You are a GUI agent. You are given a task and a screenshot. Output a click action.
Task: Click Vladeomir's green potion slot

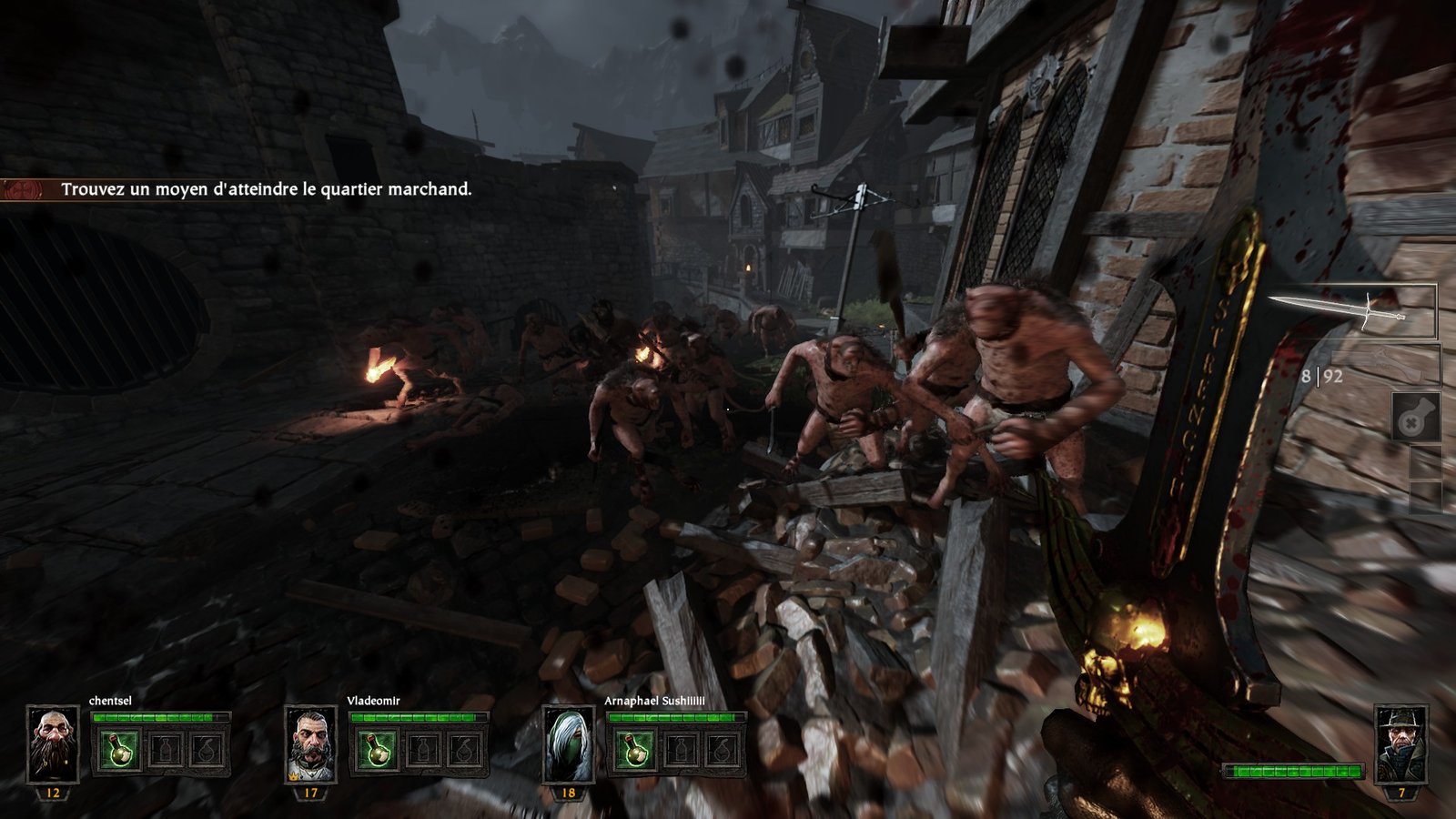[377, 751]
